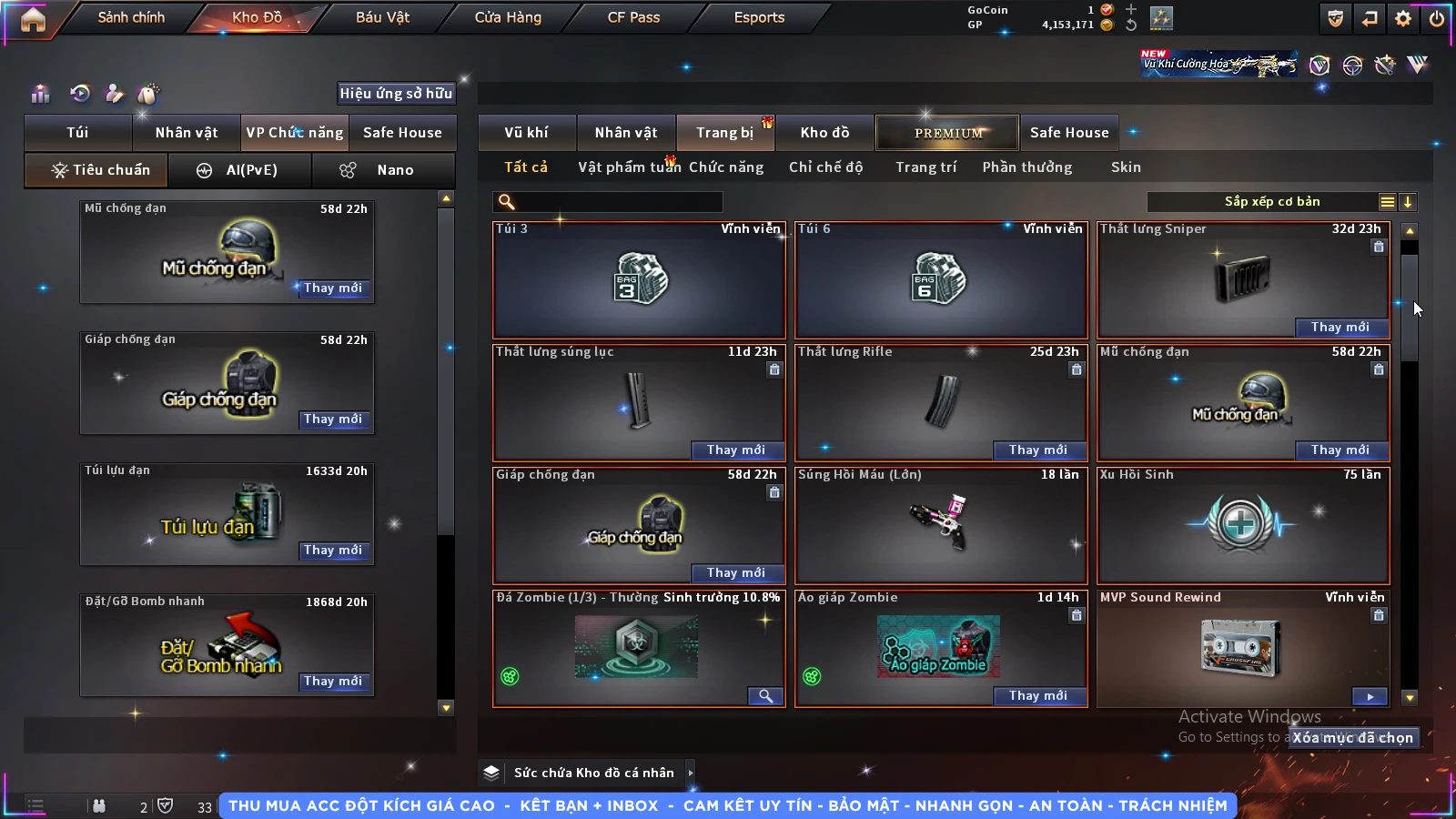Go to the Cửa Hàng shop
The image size is (1456, 819).
click(508, 17)
